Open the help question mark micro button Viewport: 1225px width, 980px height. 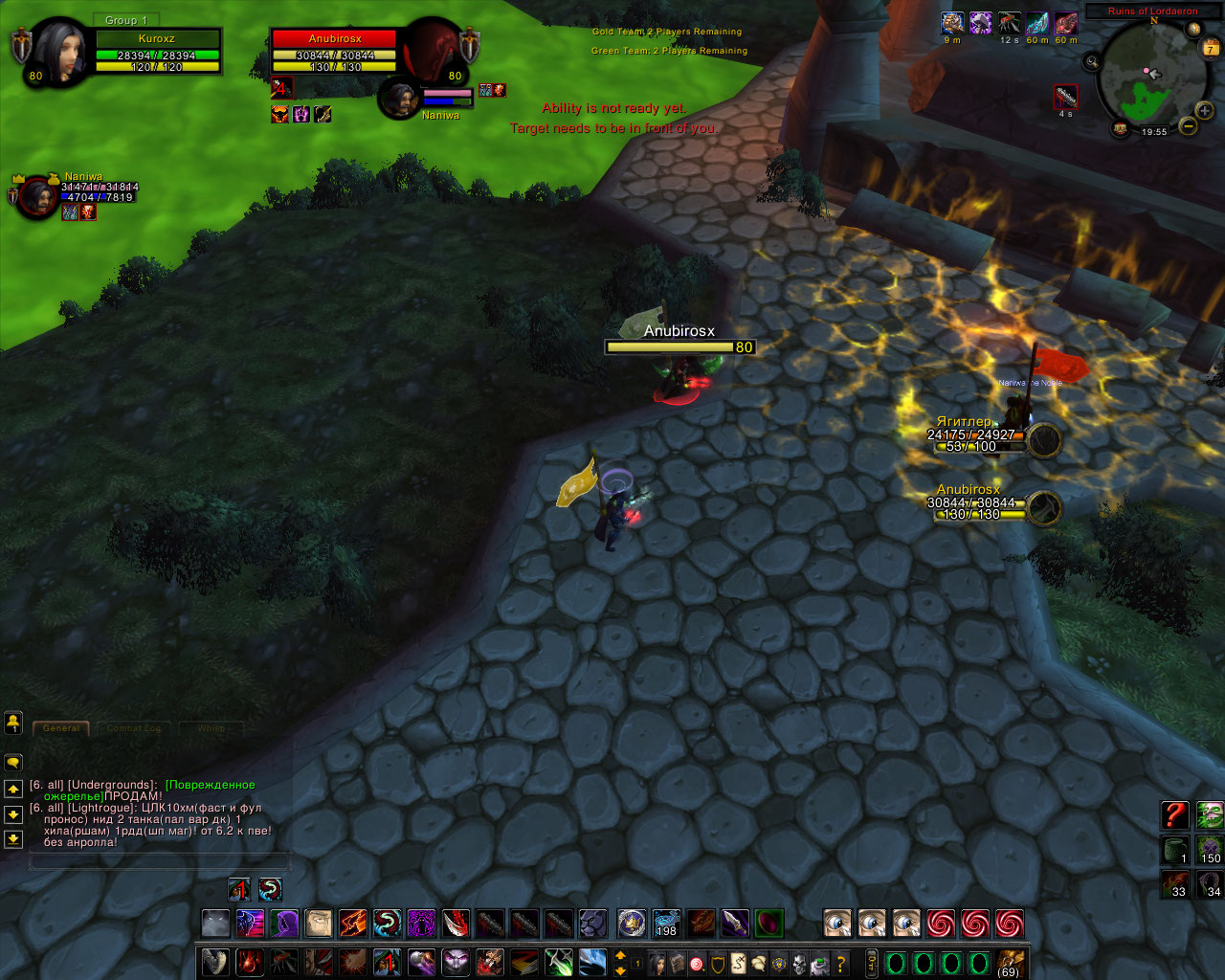tap(841, 963)
